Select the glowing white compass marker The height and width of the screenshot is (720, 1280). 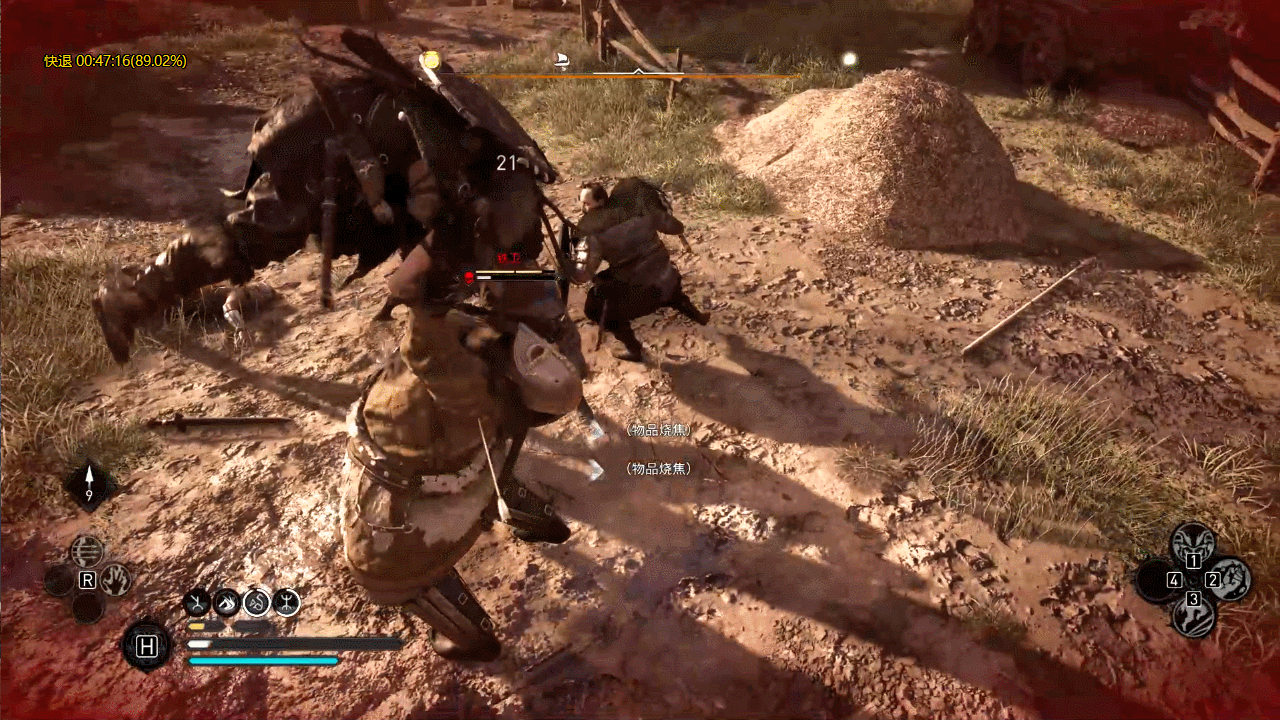pos(849,59)
